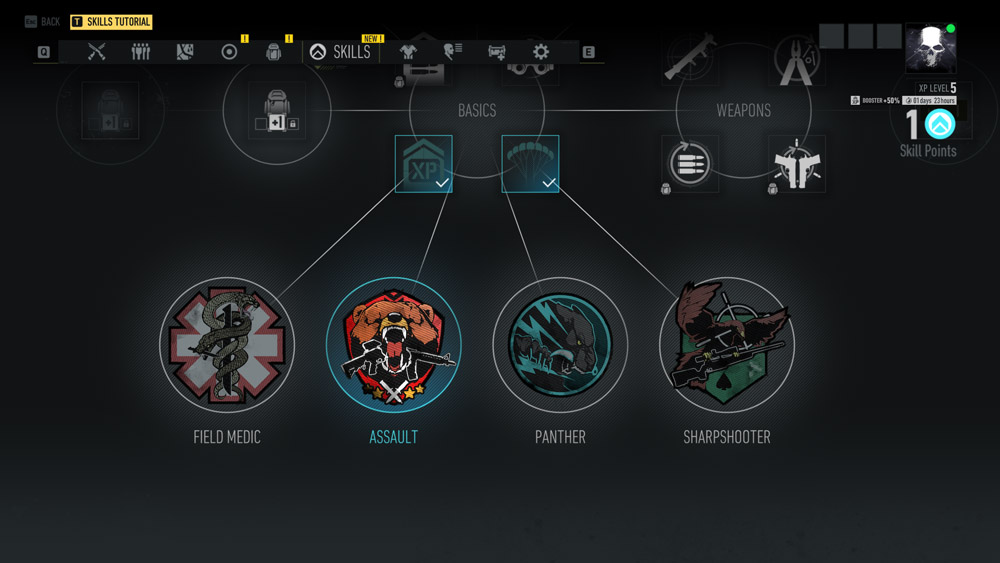
Task: Open the crossed rifles tab
Action: click(x=97, y=52)
